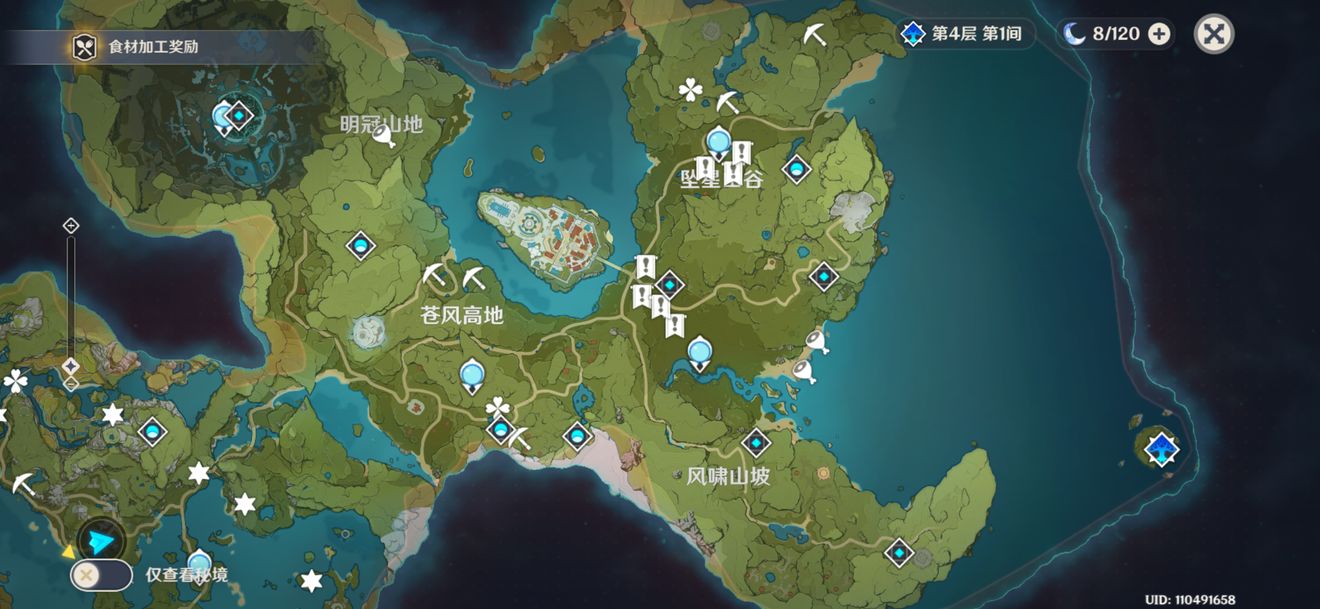
Task: Close the map with the X button
Action: 1213,34
